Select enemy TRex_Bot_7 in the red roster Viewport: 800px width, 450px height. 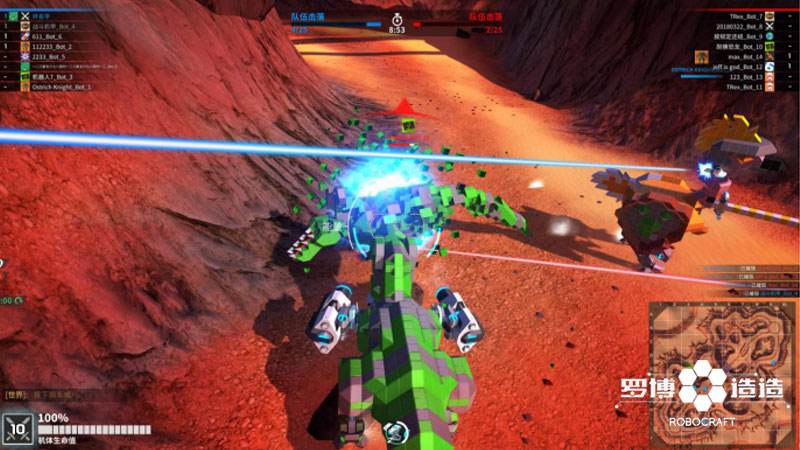(745, 17)
